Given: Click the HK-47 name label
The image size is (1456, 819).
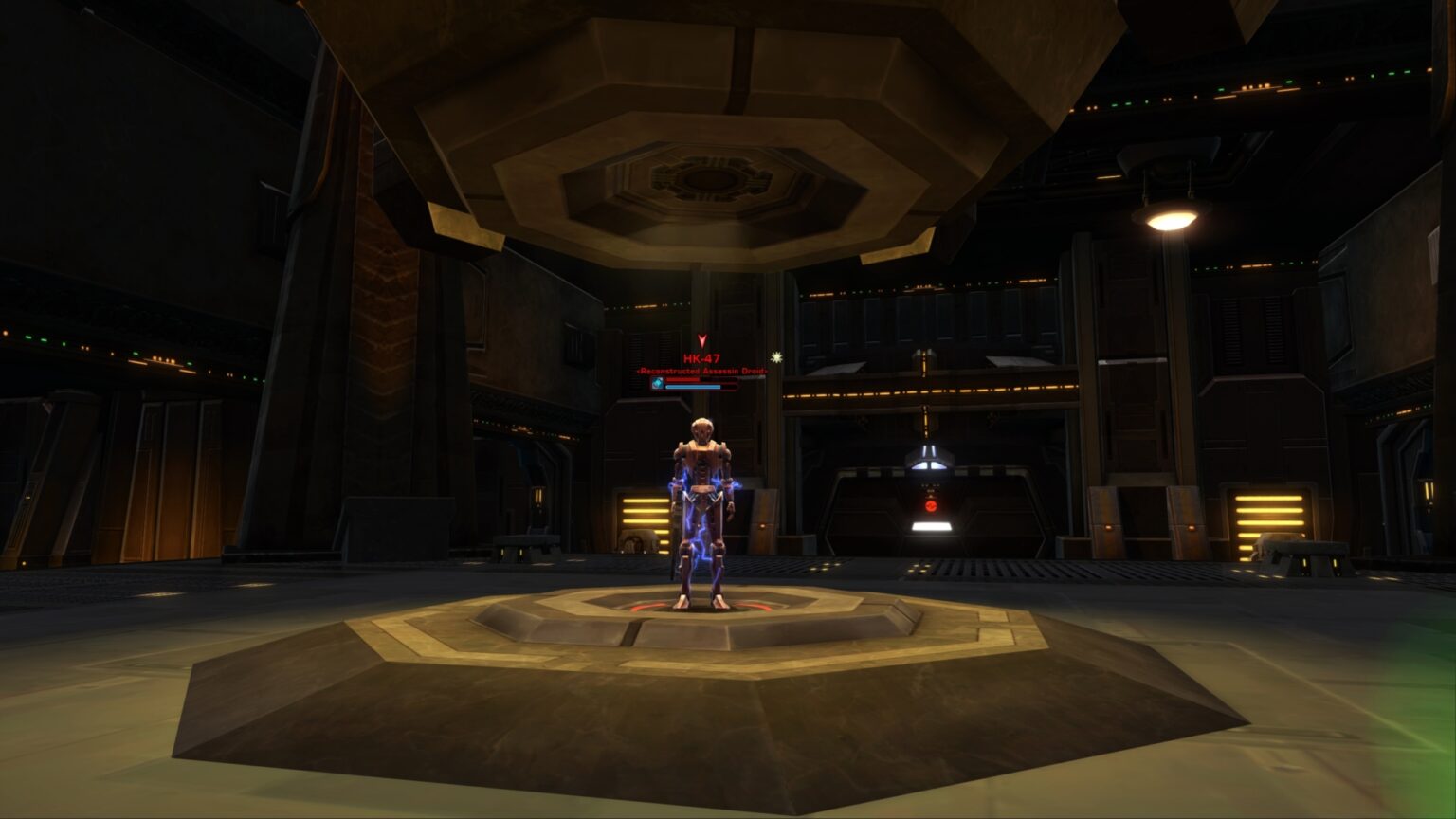Looking at the screenshot, I should click(x=700, y=357).
